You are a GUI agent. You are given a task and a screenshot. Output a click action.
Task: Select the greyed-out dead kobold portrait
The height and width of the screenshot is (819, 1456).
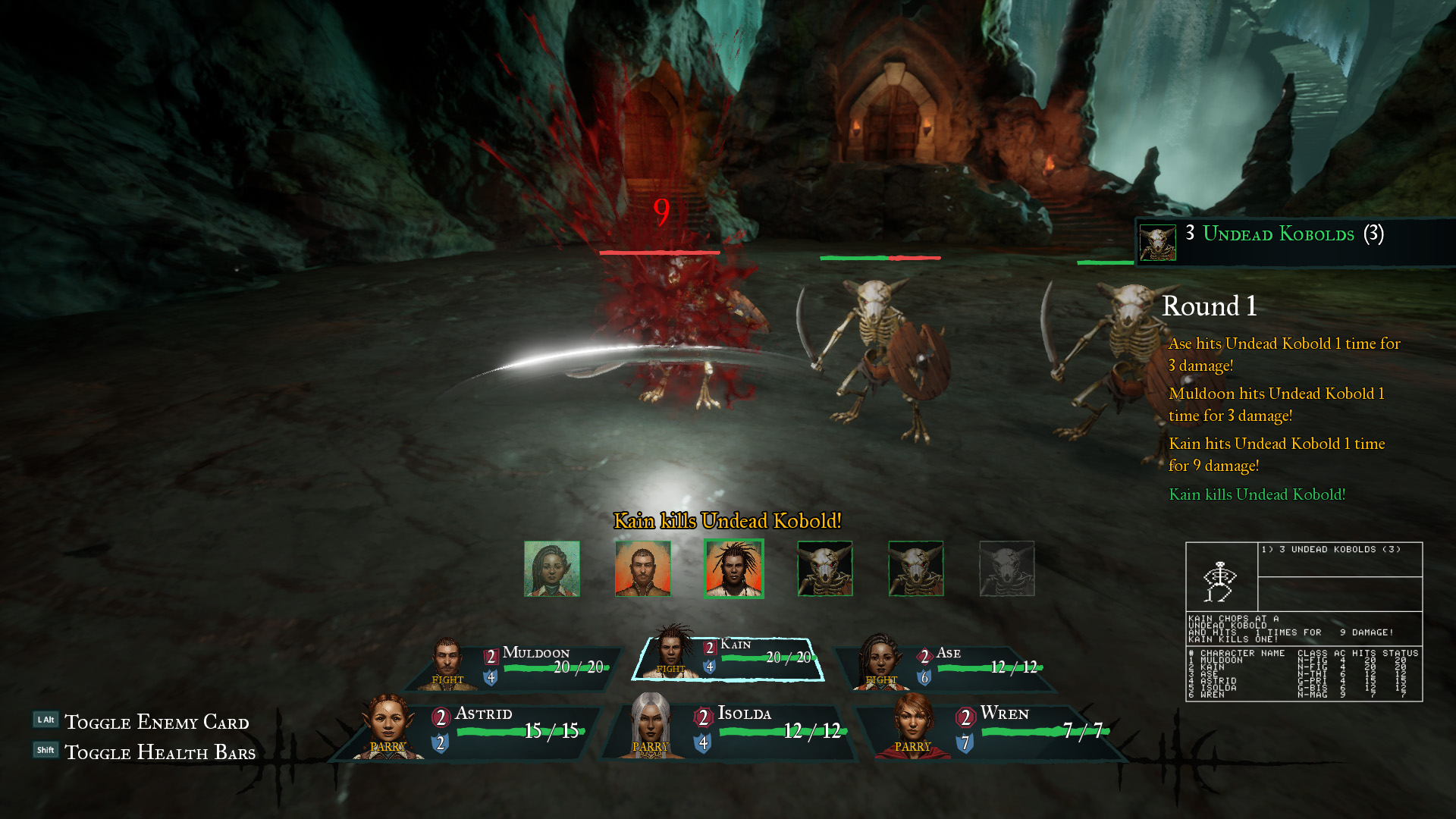[1007, 568]
